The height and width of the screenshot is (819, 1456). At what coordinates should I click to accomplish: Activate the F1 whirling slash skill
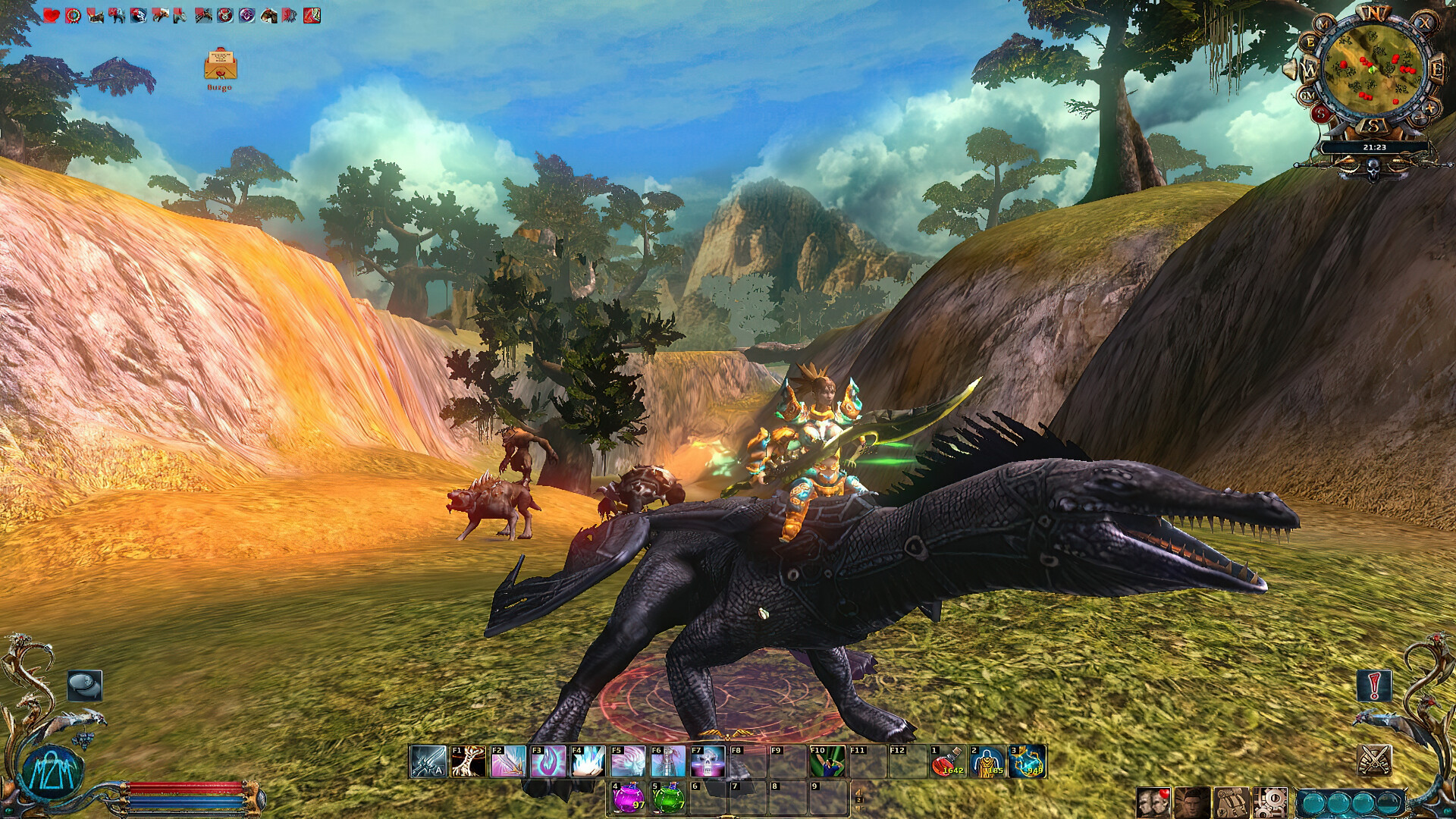tap(468, 761)
